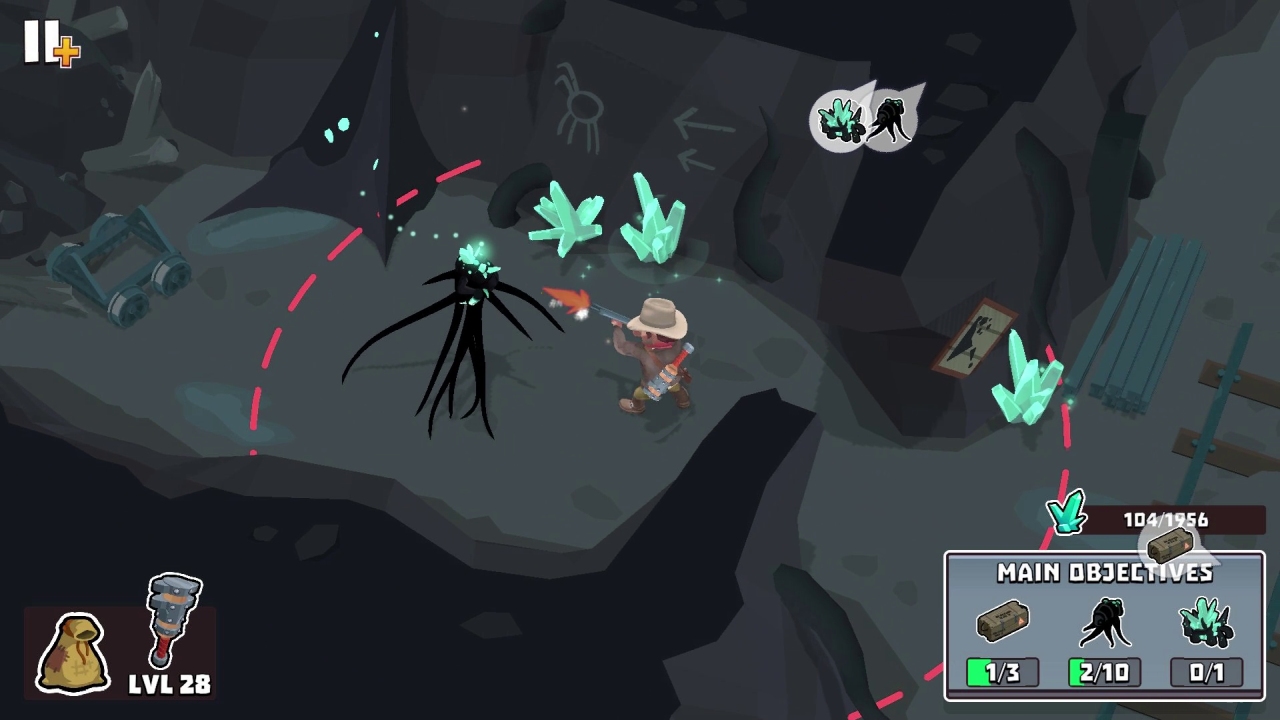Click the 0/1 crystal progress bar
The image size is (1280, 720).
1206,670
